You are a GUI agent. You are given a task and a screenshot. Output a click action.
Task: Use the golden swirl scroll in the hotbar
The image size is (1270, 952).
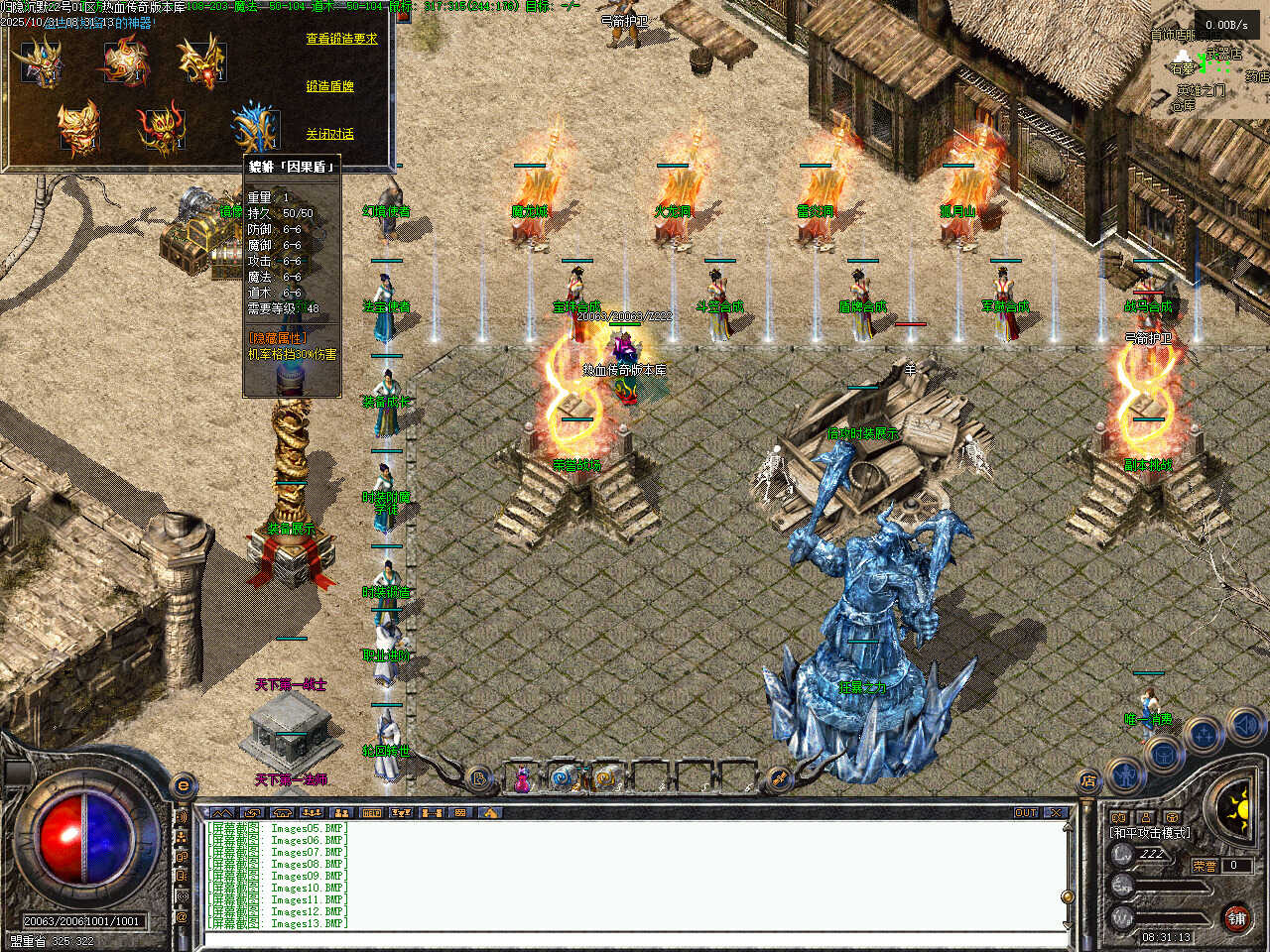click(x=606, y=779)
